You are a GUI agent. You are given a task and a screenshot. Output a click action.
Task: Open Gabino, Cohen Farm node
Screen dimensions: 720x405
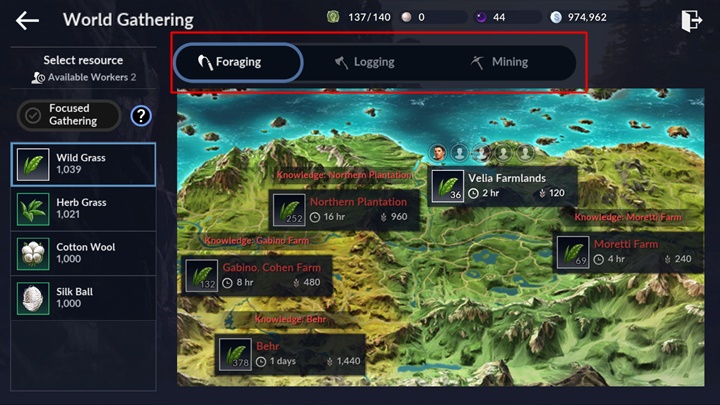pos(258,275)
